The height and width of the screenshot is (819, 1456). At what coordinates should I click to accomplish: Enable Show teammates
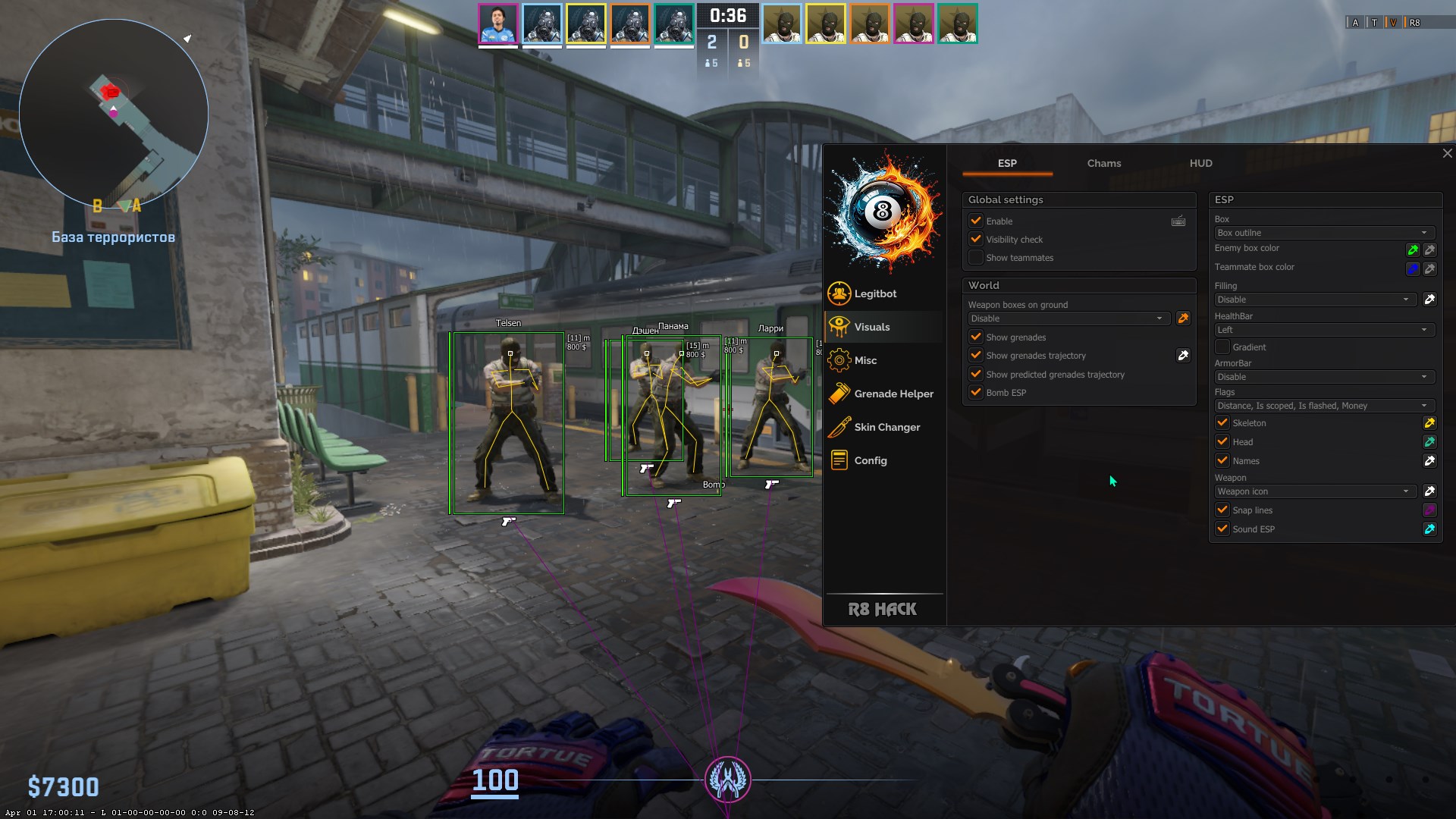click(976, 258)
